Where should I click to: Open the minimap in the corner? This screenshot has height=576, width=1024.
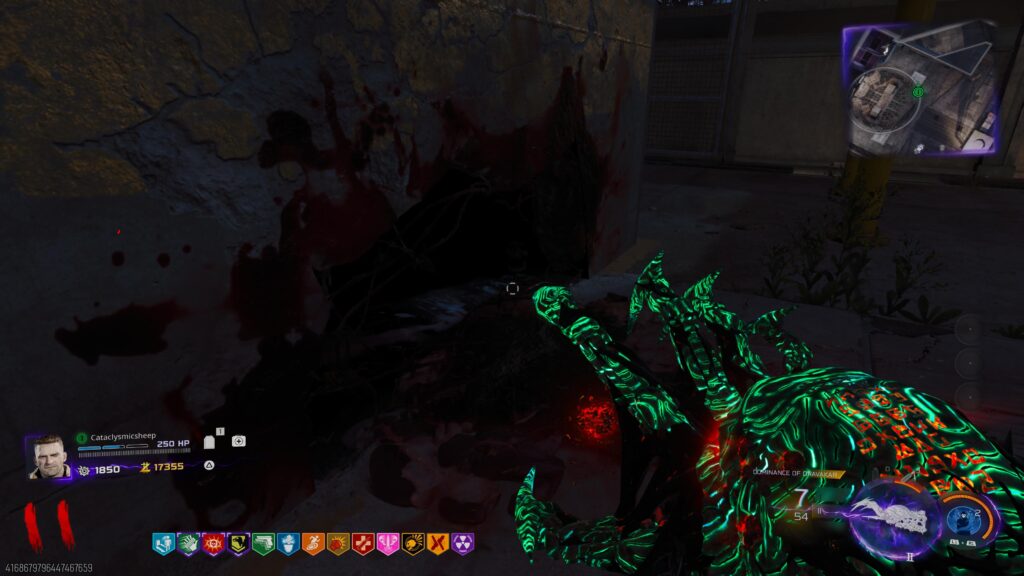point(921,90)
